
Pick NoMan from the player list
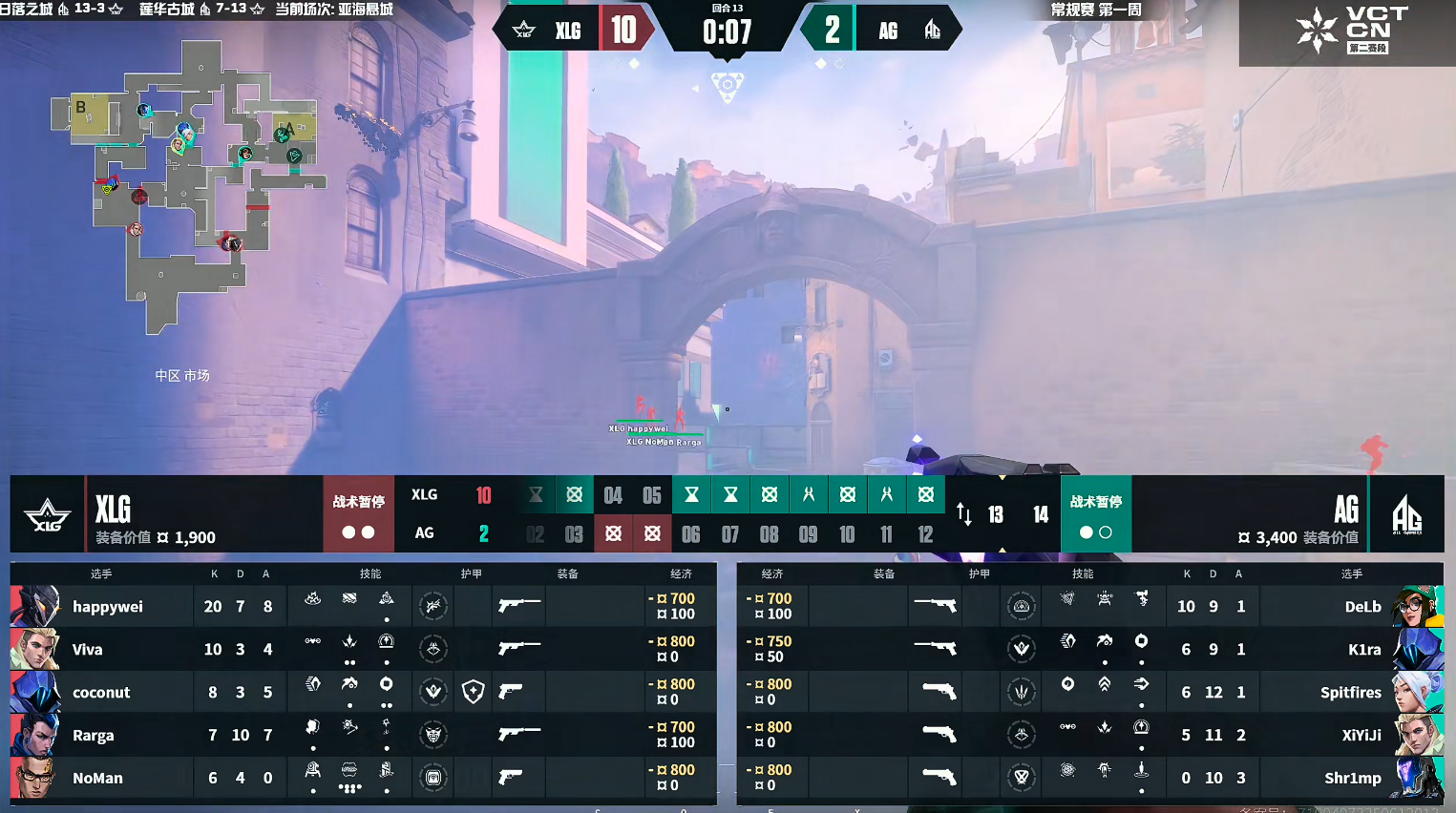(x=97, y=779)
